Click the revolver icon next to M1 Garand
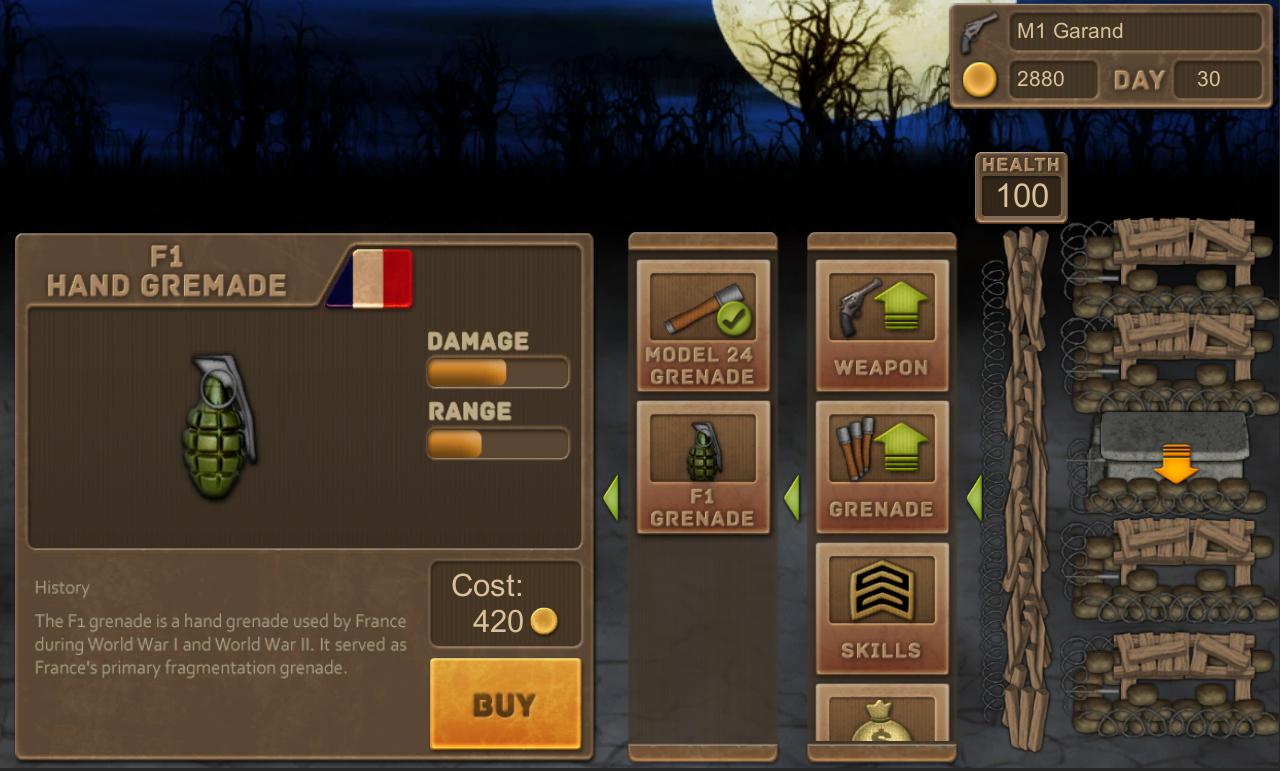The height and width of the screenshot is (771, 1280). [x=974, y=30]
